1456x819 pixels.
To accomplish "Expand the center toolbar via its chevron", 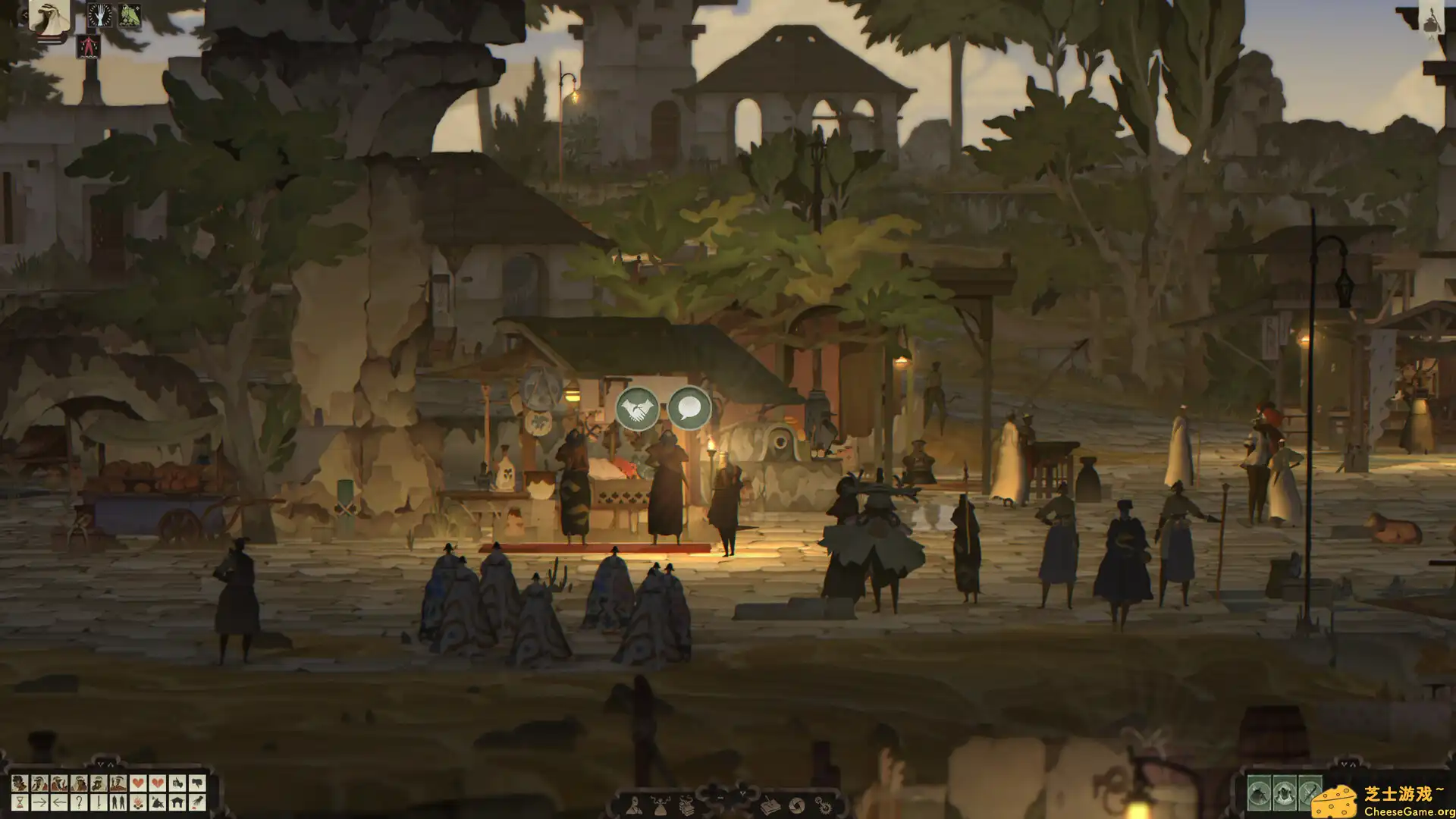I will (x=742, y=793).
